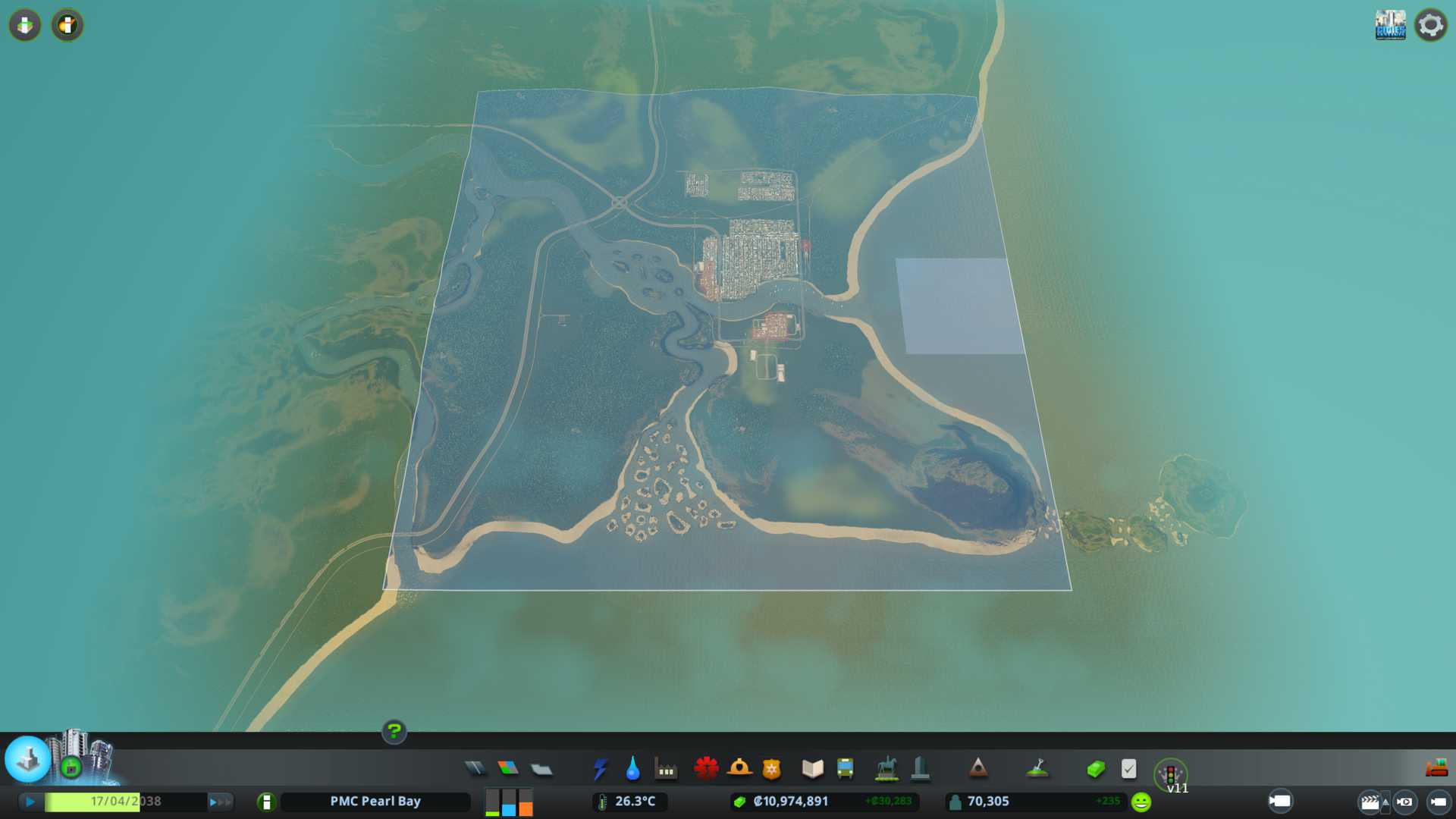
Task: Click the play/pause simulation button
Action: click(30, 802)
